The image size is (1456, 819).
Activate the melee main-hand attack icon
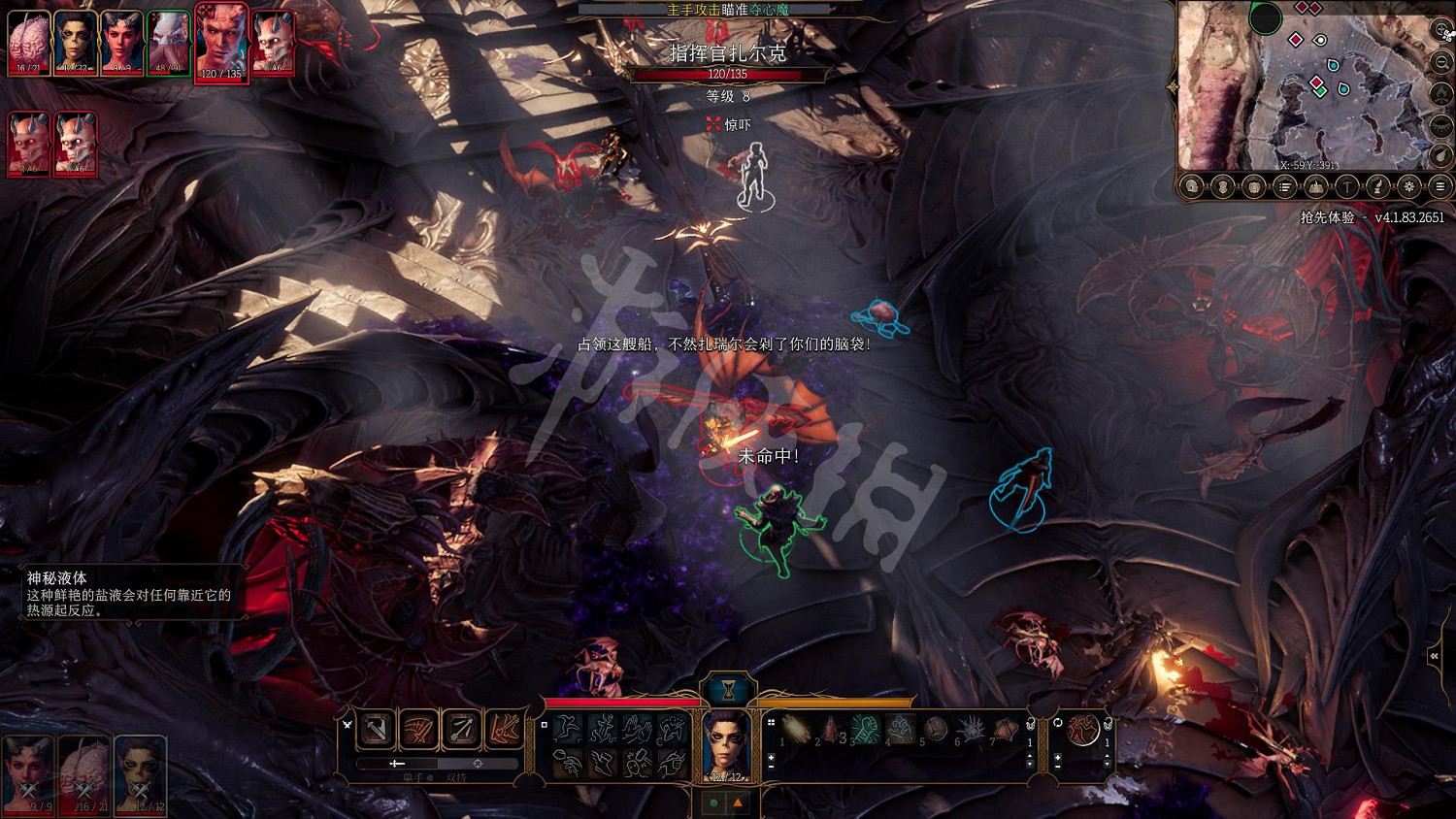click(x=377, y=729)
